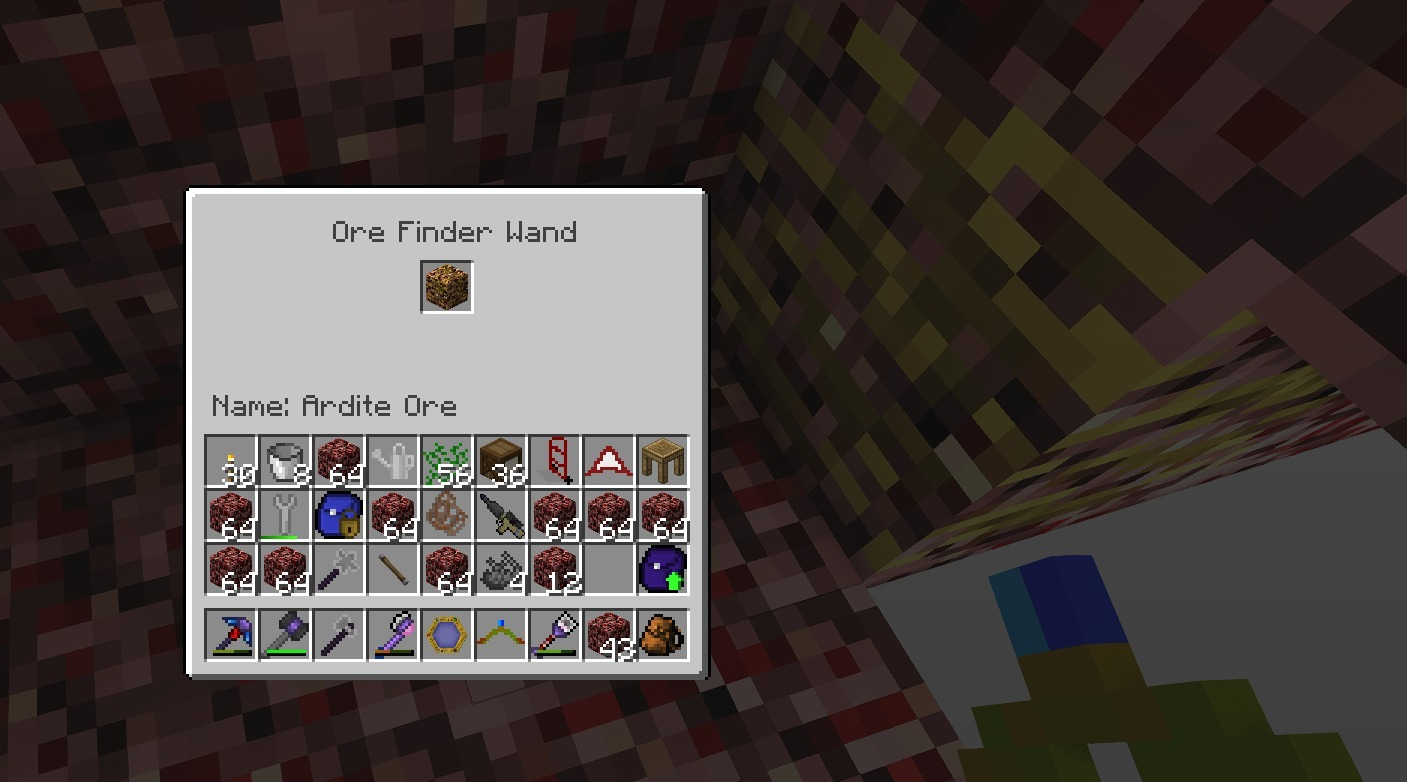Select the red tent marker item
The width and height of the screenshot is (1407, 782).
click(611, 460)
